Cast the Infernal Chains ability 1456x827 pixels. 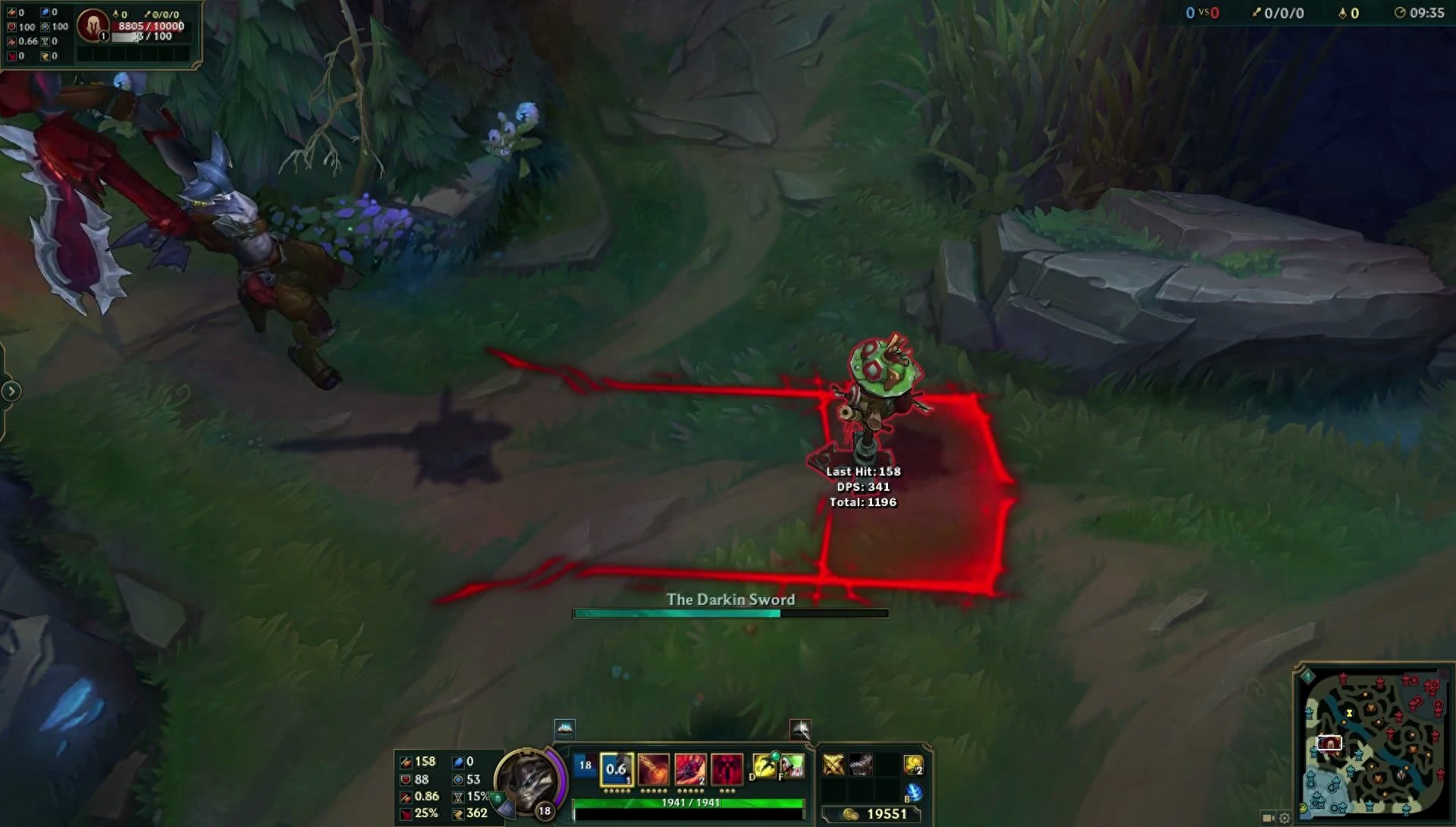(653, 769)
